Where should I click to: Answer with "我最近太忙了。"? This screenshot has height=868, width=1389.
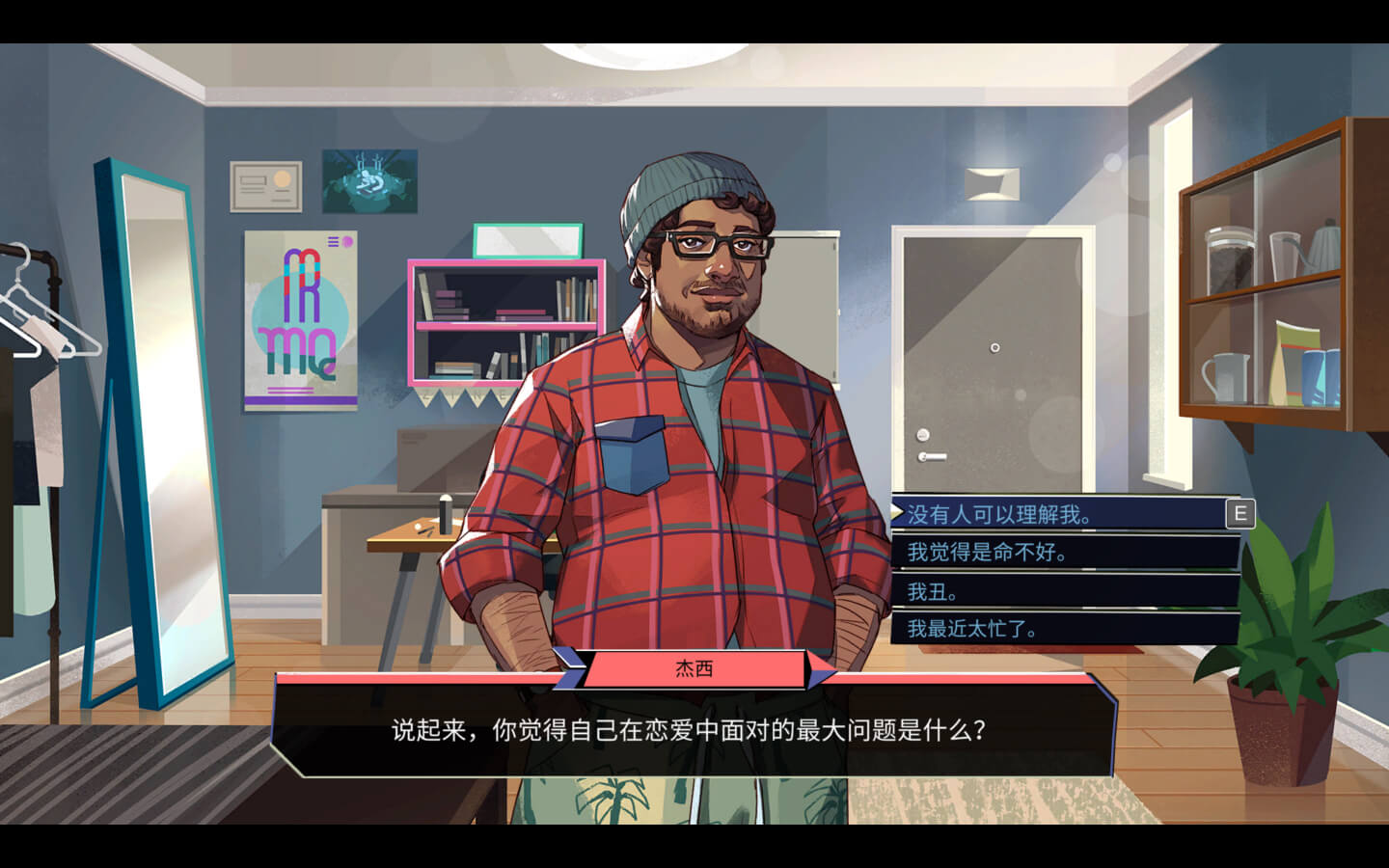pyautogui.click(x=972, y=629)
